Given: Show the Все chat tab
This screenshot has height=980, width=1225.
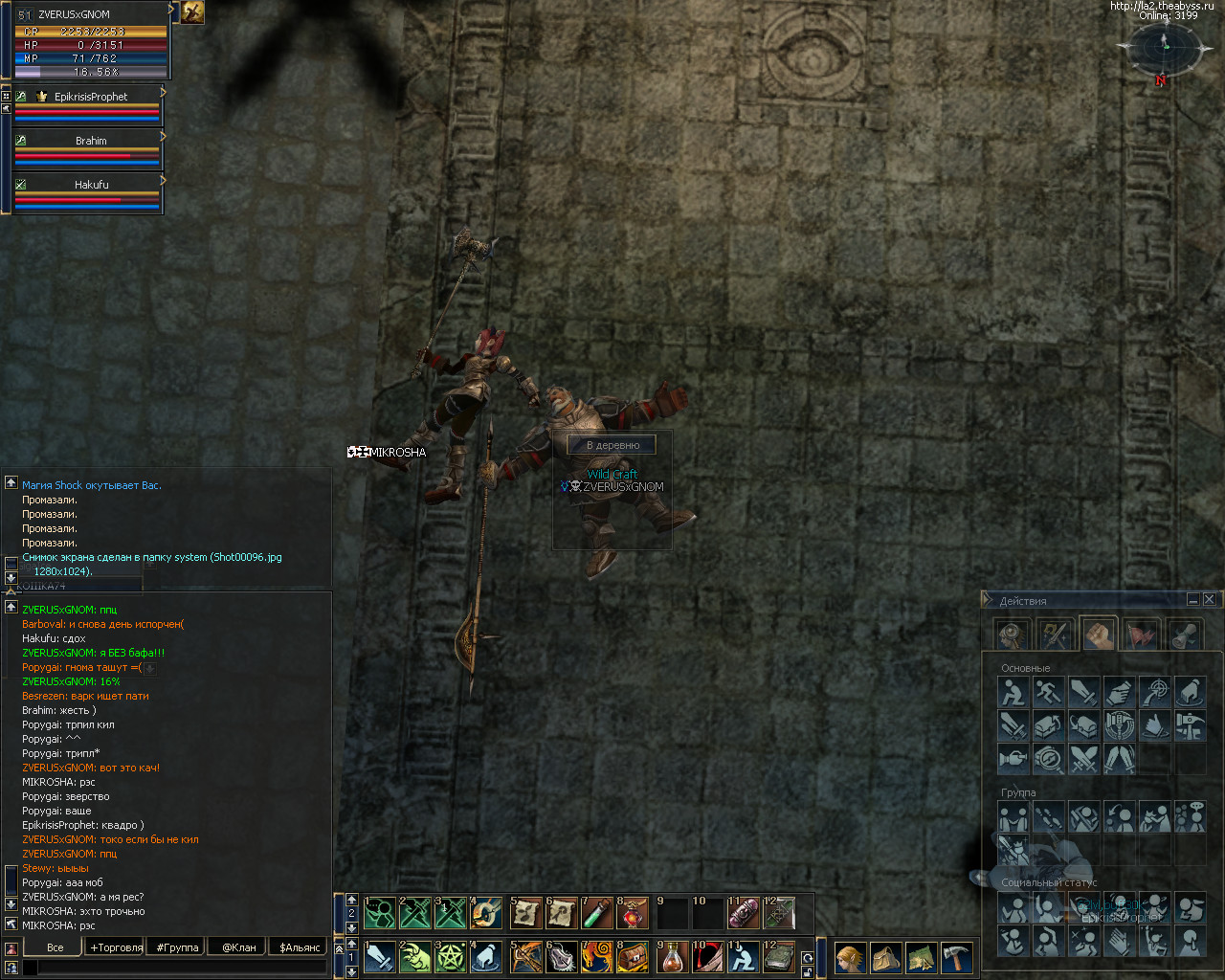Looking at the screenshot, I should click(56, 947).
